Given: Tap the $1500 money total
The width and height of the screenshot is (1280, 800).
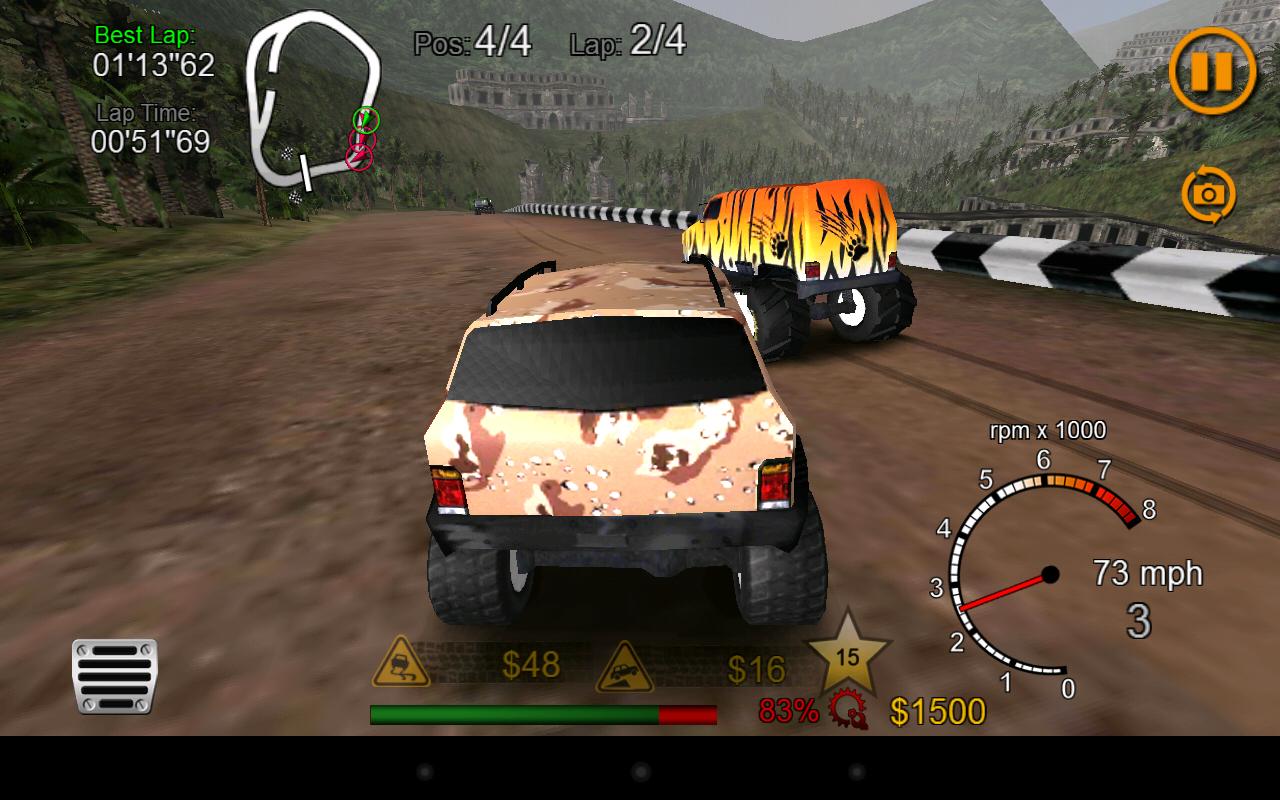Looking at the screenshot, I should click(940, 712).
